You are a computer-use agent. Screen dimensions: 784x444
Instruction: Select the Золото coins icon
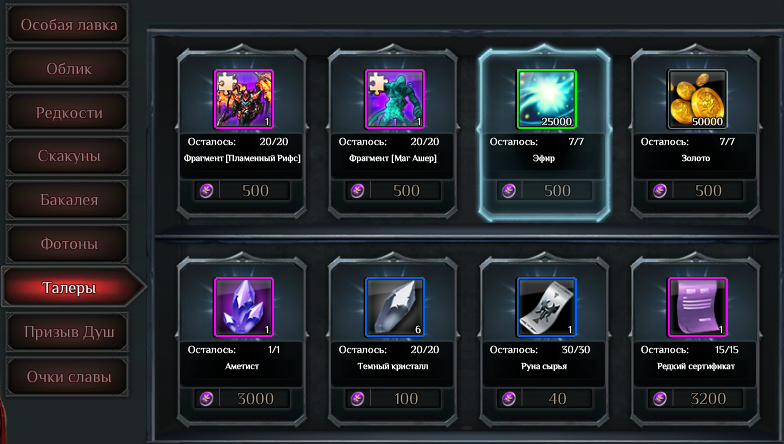(x=697, y=99)
